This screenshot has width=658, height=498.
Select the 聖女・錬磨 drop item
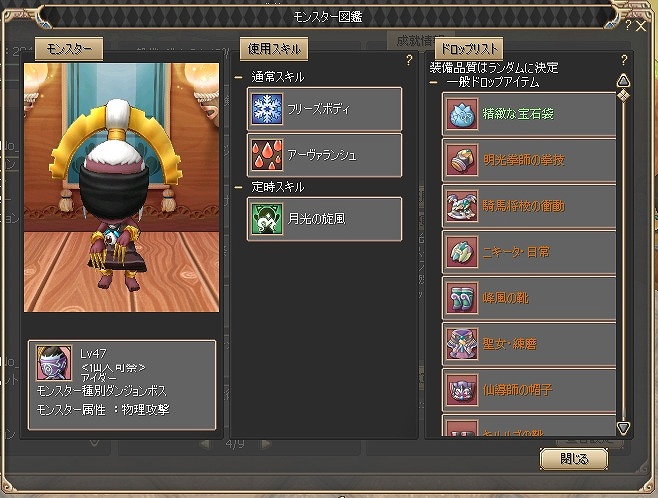529,344
